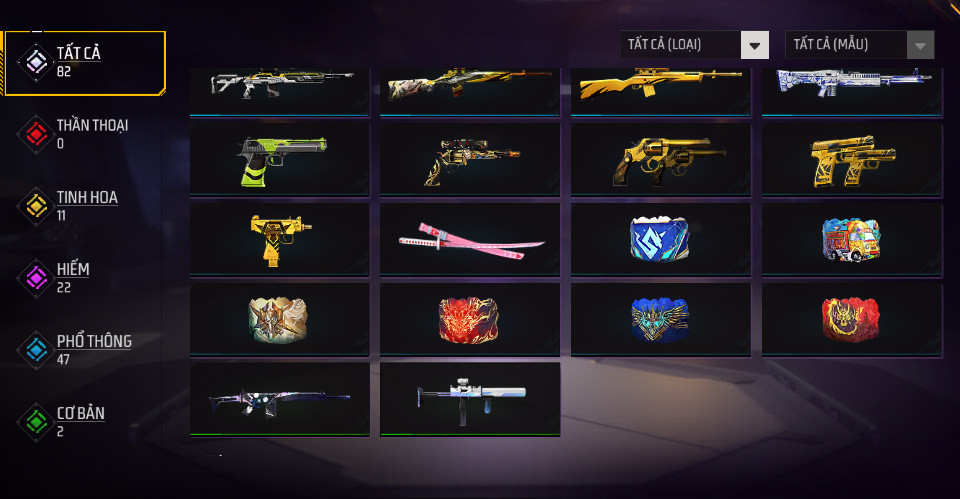960x499 pixels.
Task: Choose the scoped ornate revolver skin
Action: click(x=470, y=160)
